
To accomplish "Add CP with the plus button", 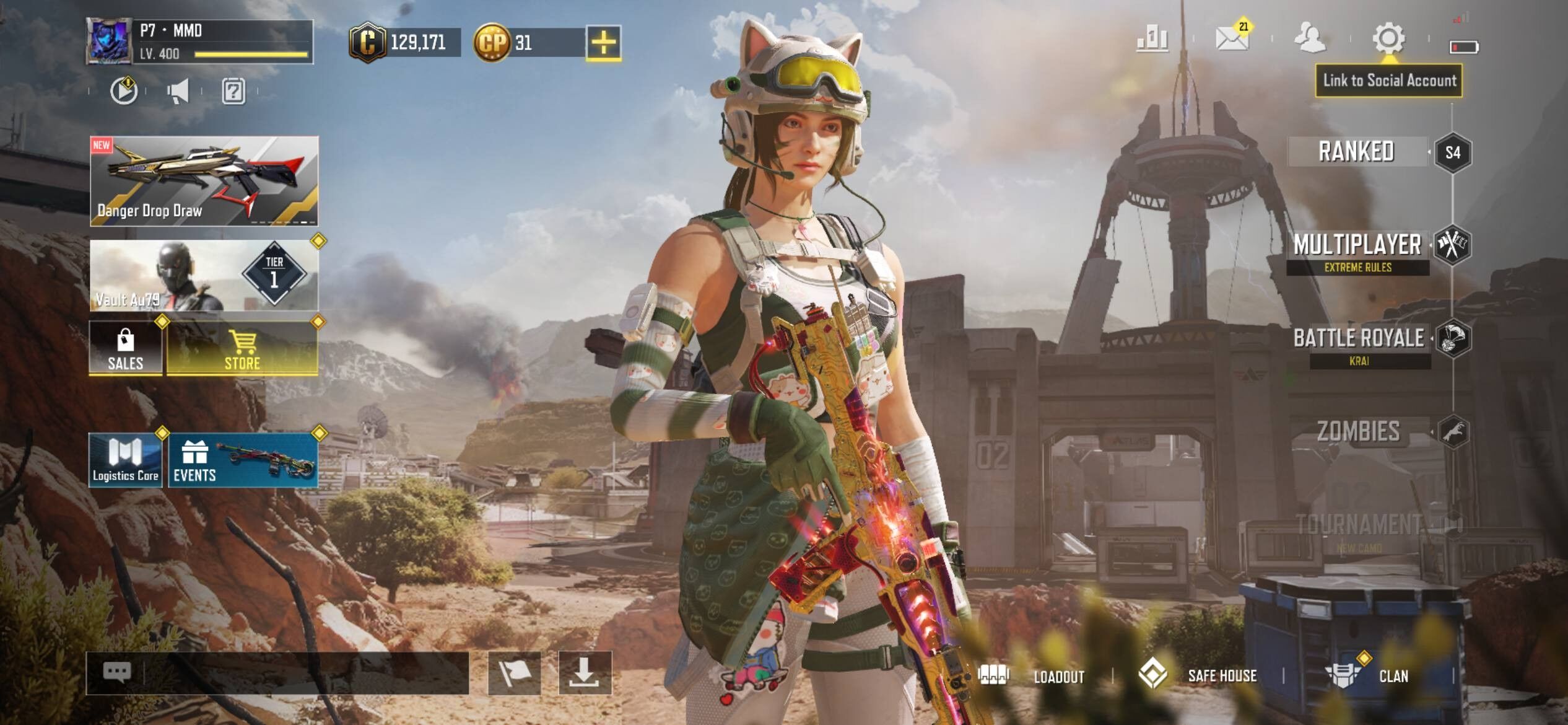I will (603, 43).
